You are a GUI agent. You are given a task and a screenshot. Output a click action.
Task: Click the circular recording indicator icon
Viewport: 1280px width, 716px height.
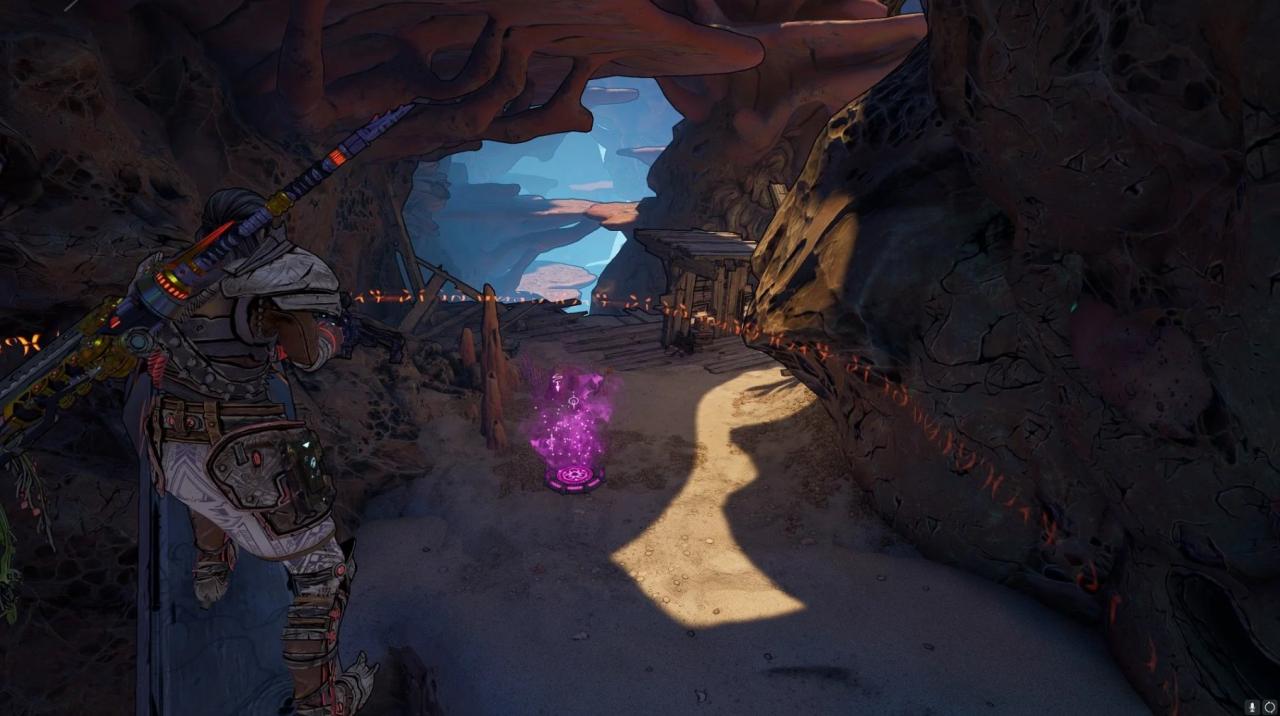click(1269, 707)
